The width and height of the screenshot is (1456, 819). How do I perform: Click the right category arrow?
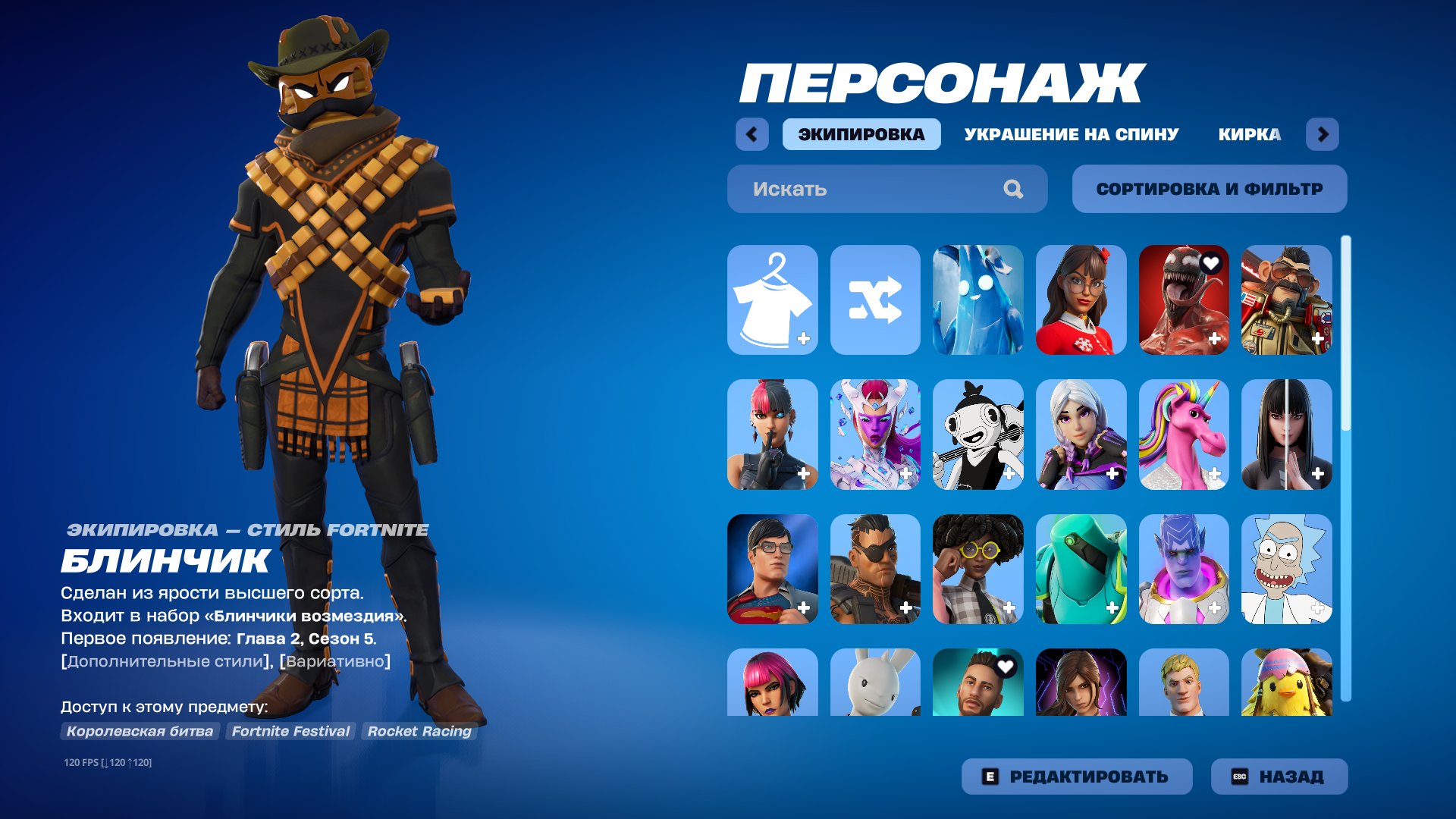[x=1324, y=134]
